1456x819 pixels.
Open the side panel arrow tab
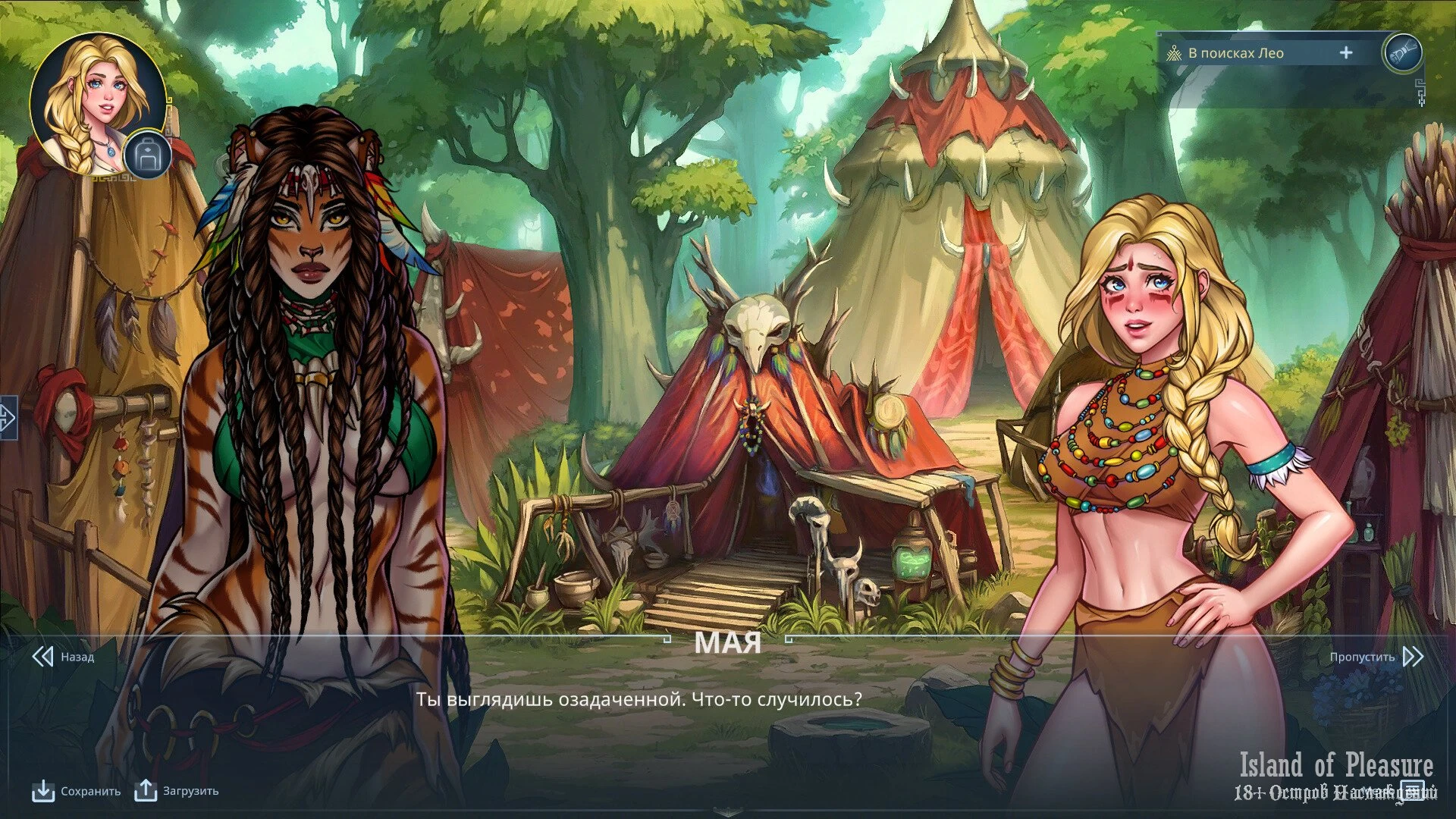pyautogui.click(x=8, y=417)
